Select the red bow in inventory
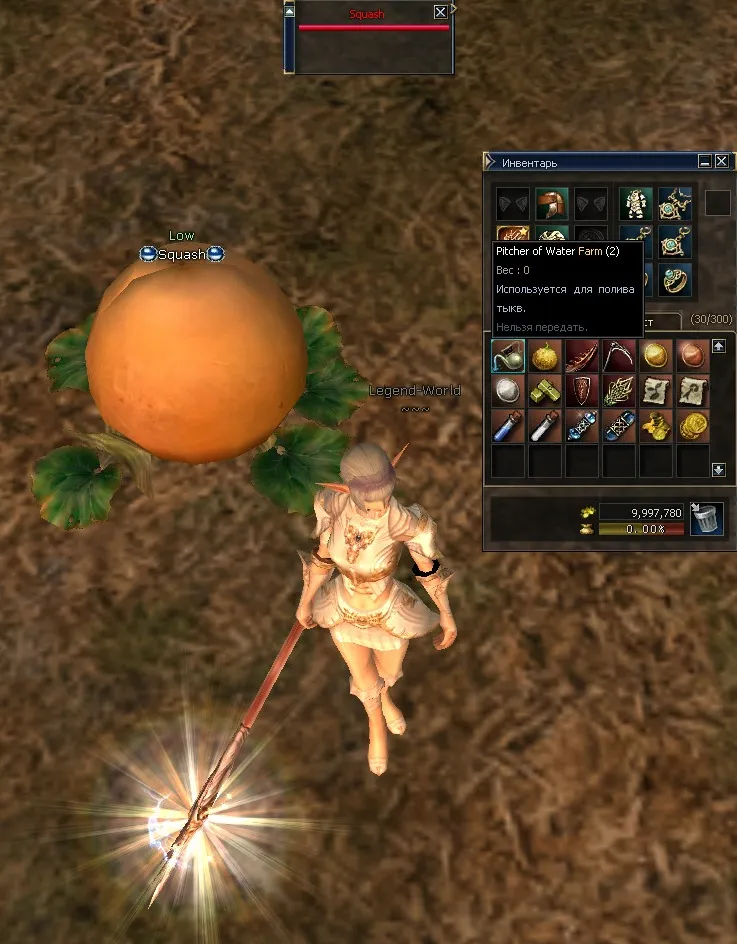Viewport: 737px width, 944px height. (582, 356)
